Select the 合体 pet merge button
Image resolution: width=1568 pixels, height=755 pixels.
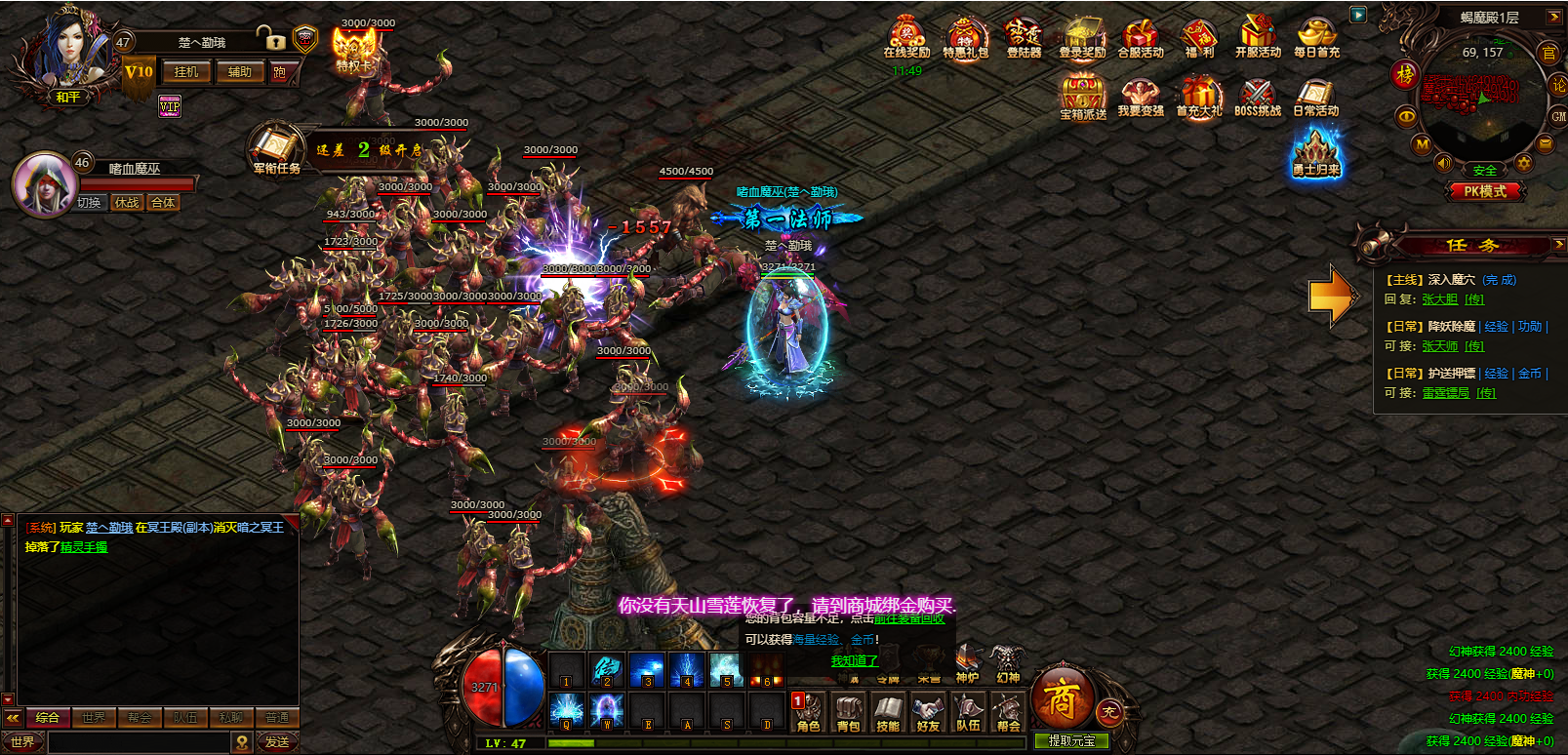click(x=163, y=203)
